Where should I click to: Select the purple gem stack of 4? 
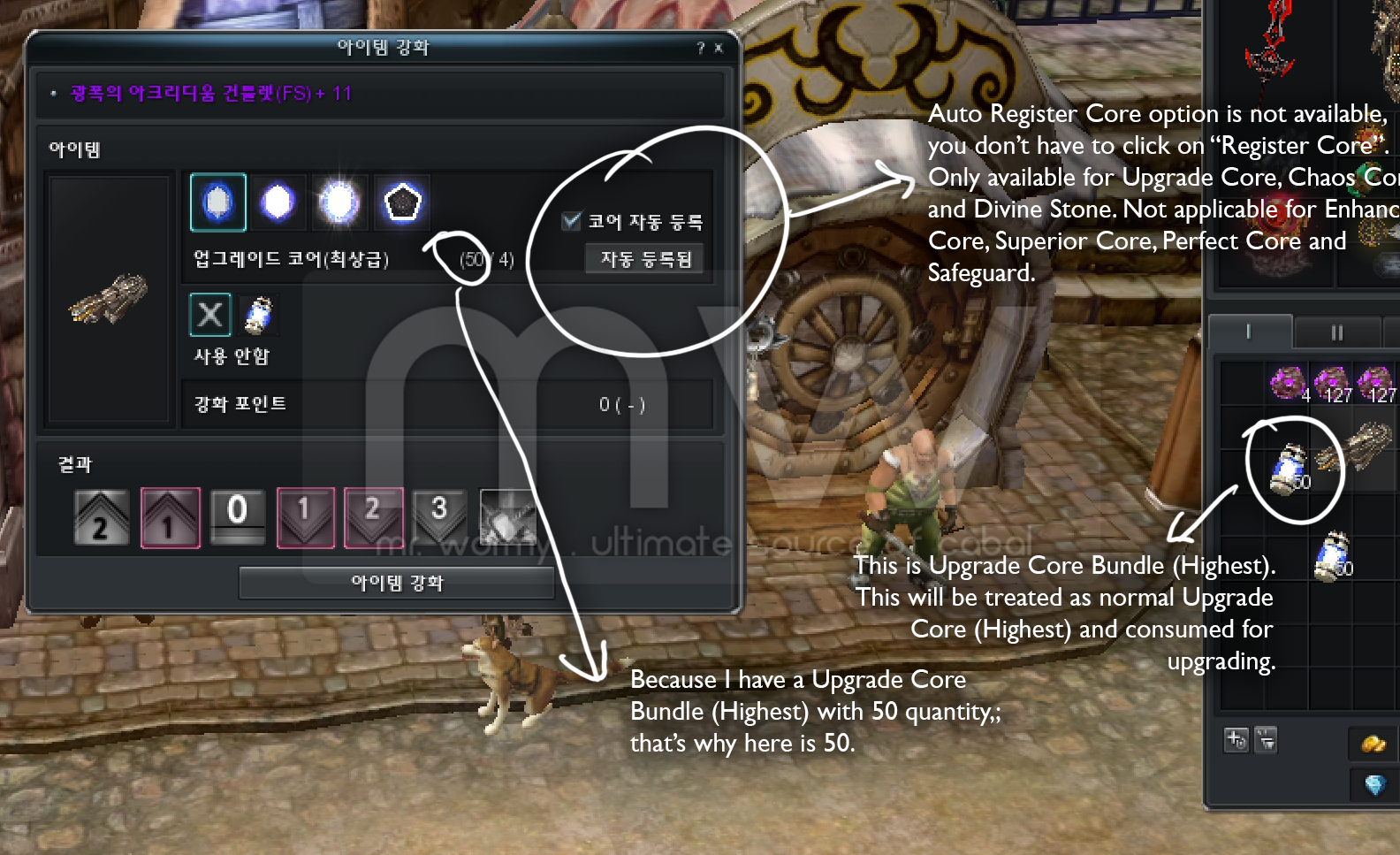[1289, 384]
